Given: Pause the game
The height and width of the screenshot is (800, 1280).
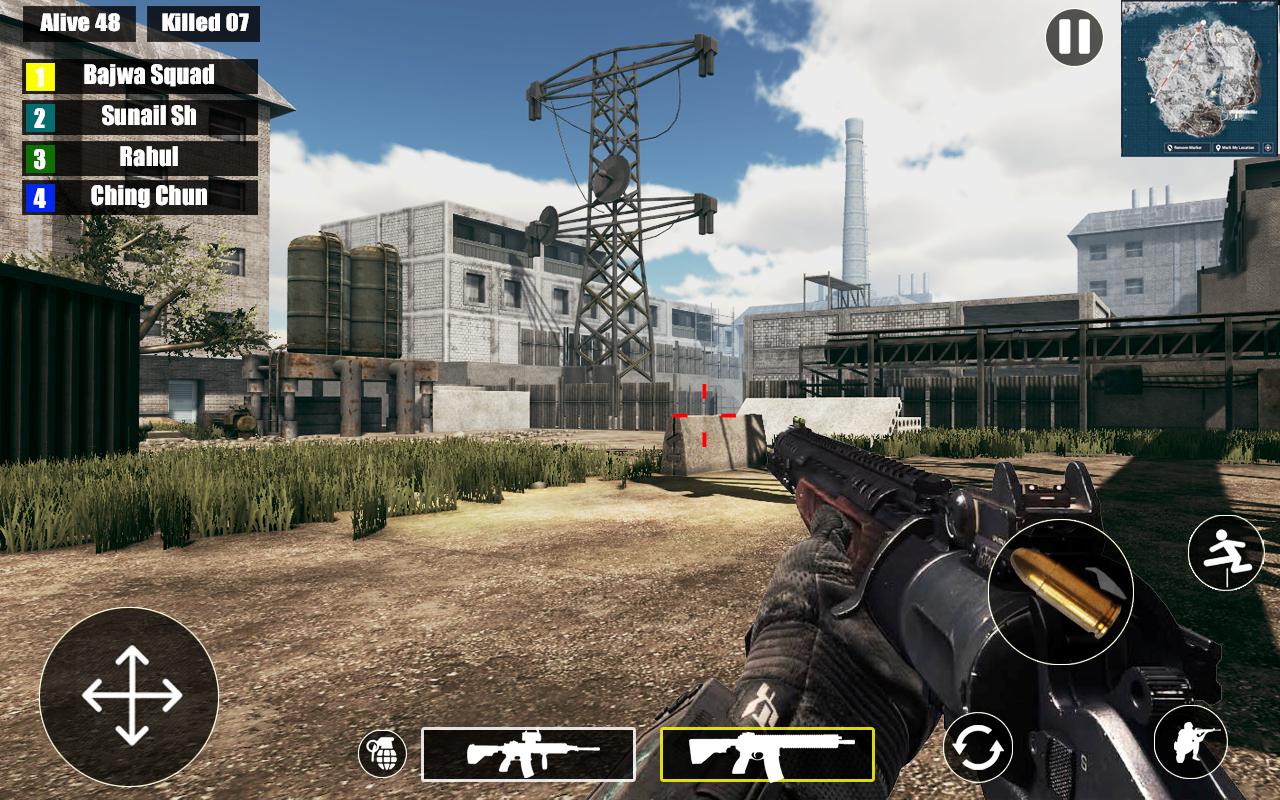Looking at the screenshot, I should point(1074,38).
